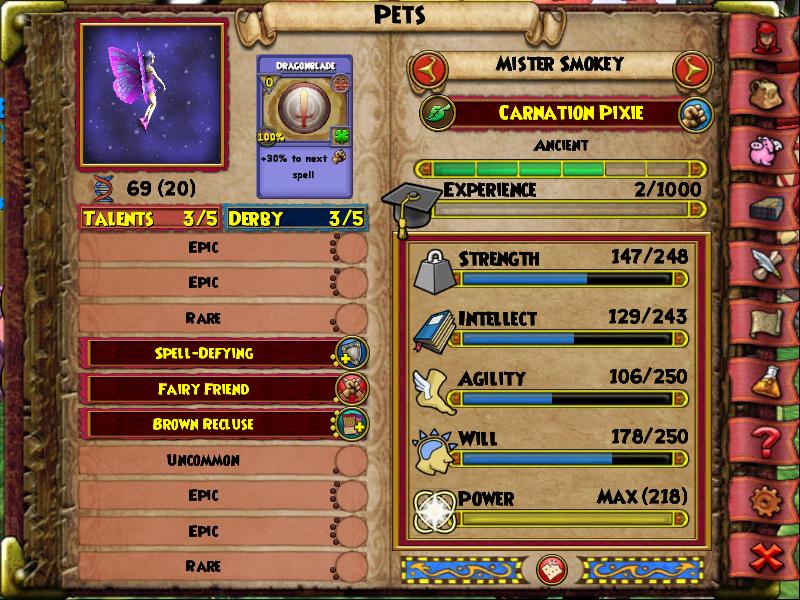Click the green leaf school icon
800x600 pixels.
(437, 112)
